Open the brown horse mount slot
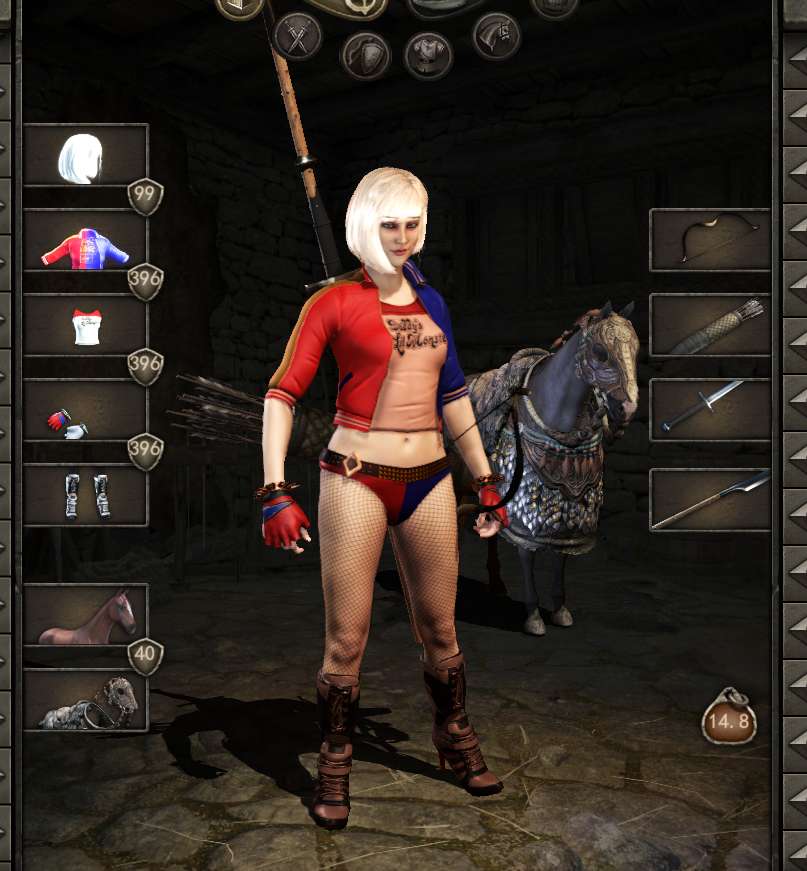Viewport: 807px width, 871px height. click(x=85, y=615)
